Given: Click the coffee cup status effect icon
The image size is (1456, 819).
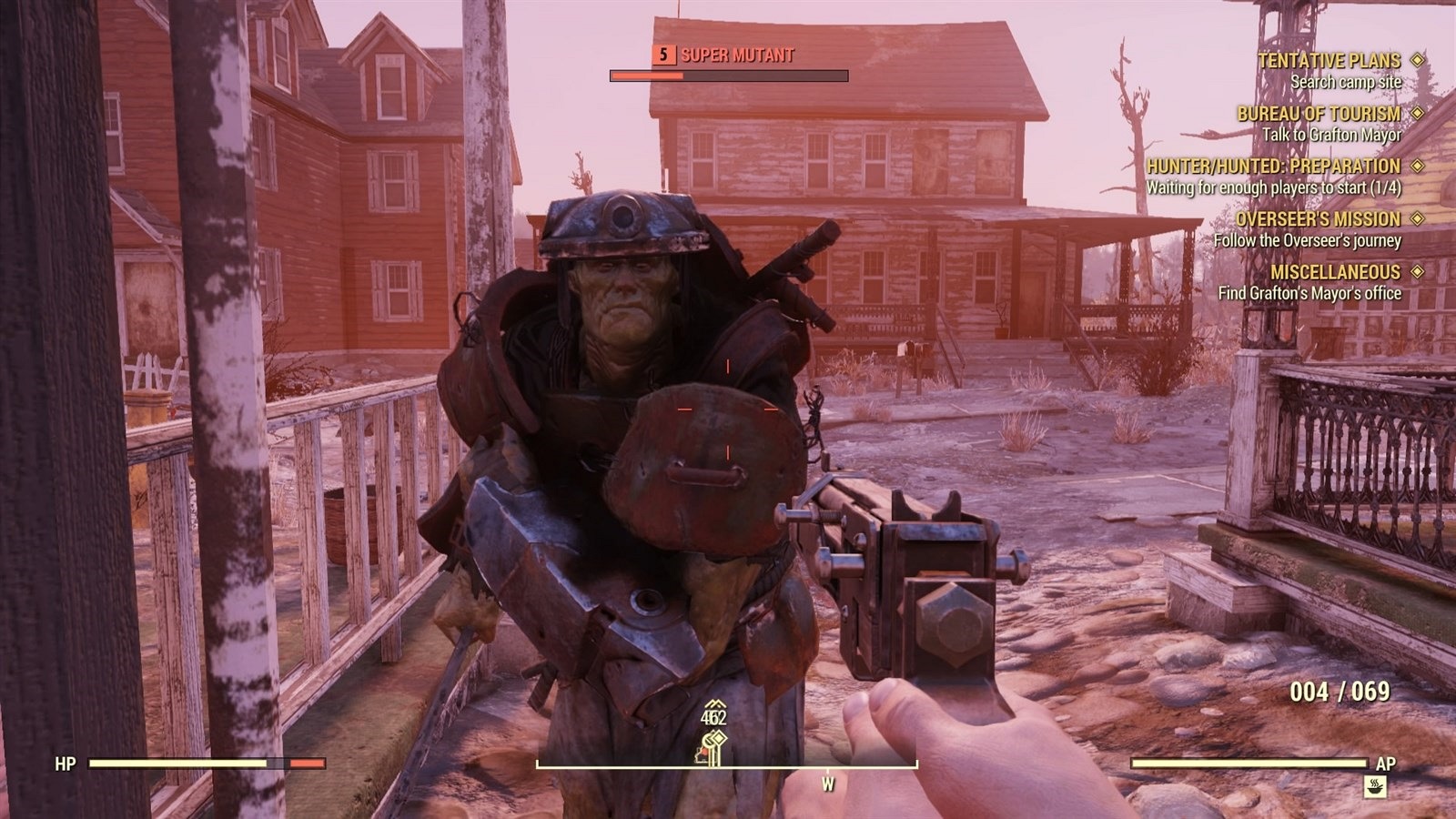Looking at the screenshot, I should (x=1376, y=786).
